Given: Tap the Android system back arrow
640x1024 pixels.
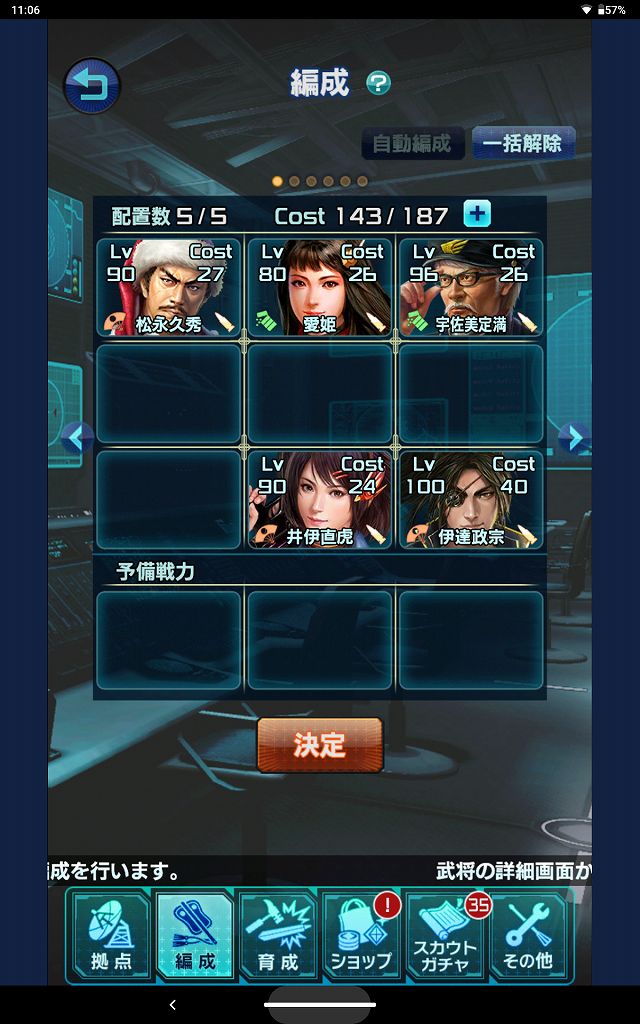Looking at the screenshot, I should 172,1004.
